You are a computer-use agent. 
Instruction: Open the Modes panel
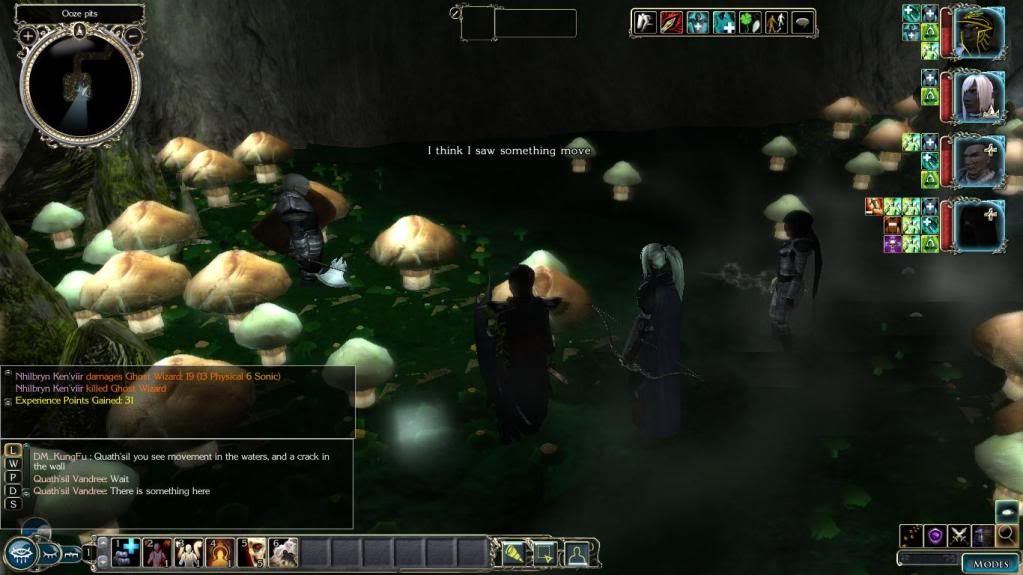tap(990, 564)
